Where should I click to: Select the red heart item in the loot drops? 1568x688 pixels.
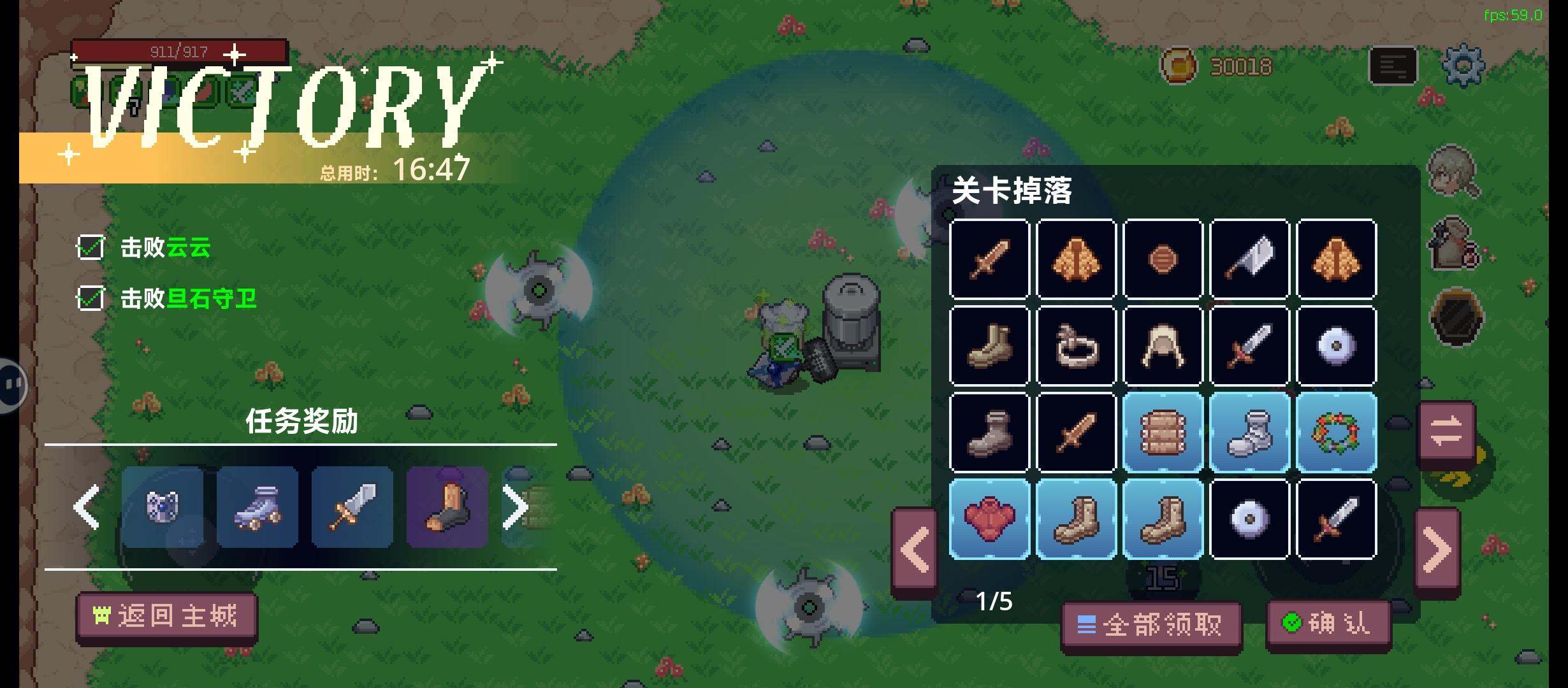point(989,519)
